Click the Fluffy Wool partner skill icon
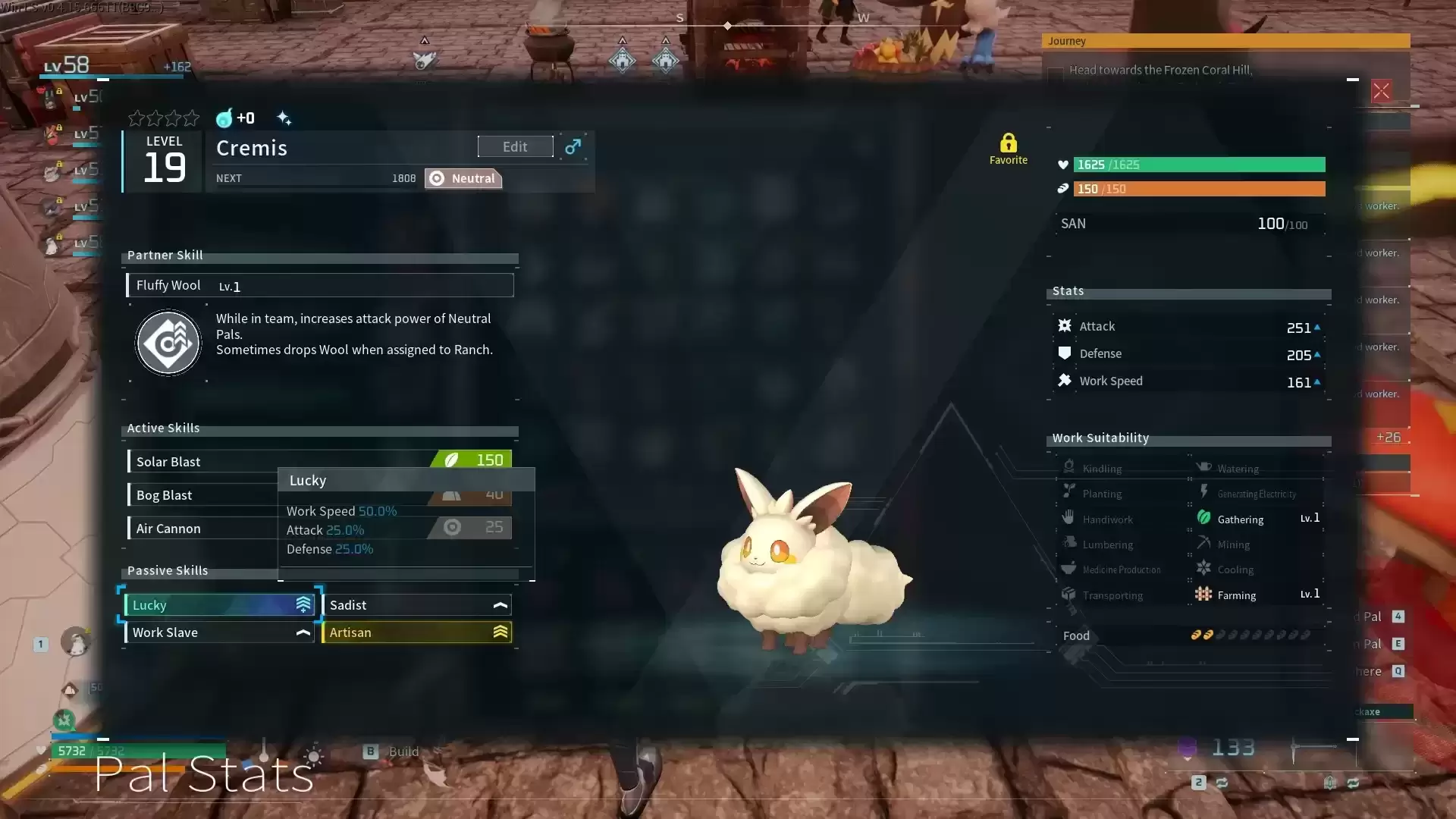 click(x=168, y=343)
